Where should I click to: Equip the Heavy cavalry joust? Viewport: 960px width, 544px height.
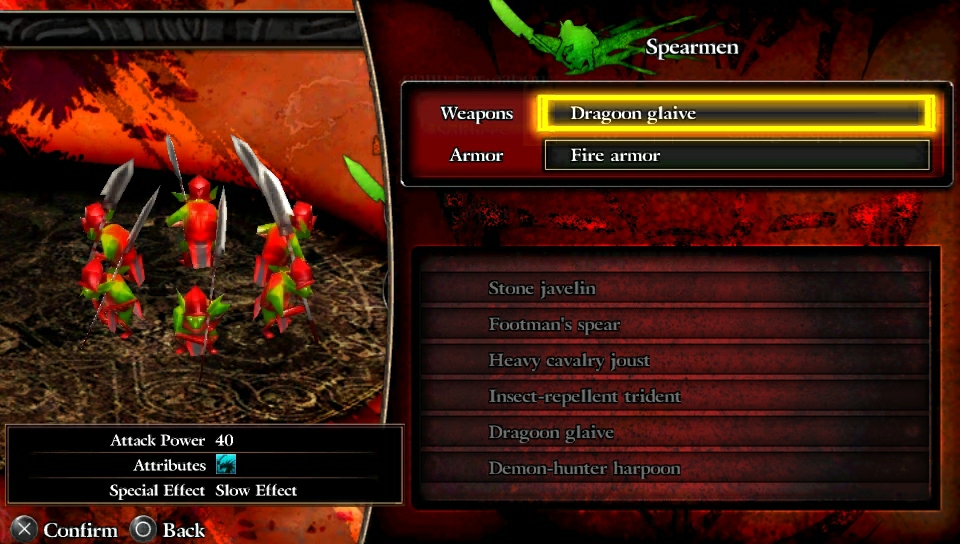(675, 361)
